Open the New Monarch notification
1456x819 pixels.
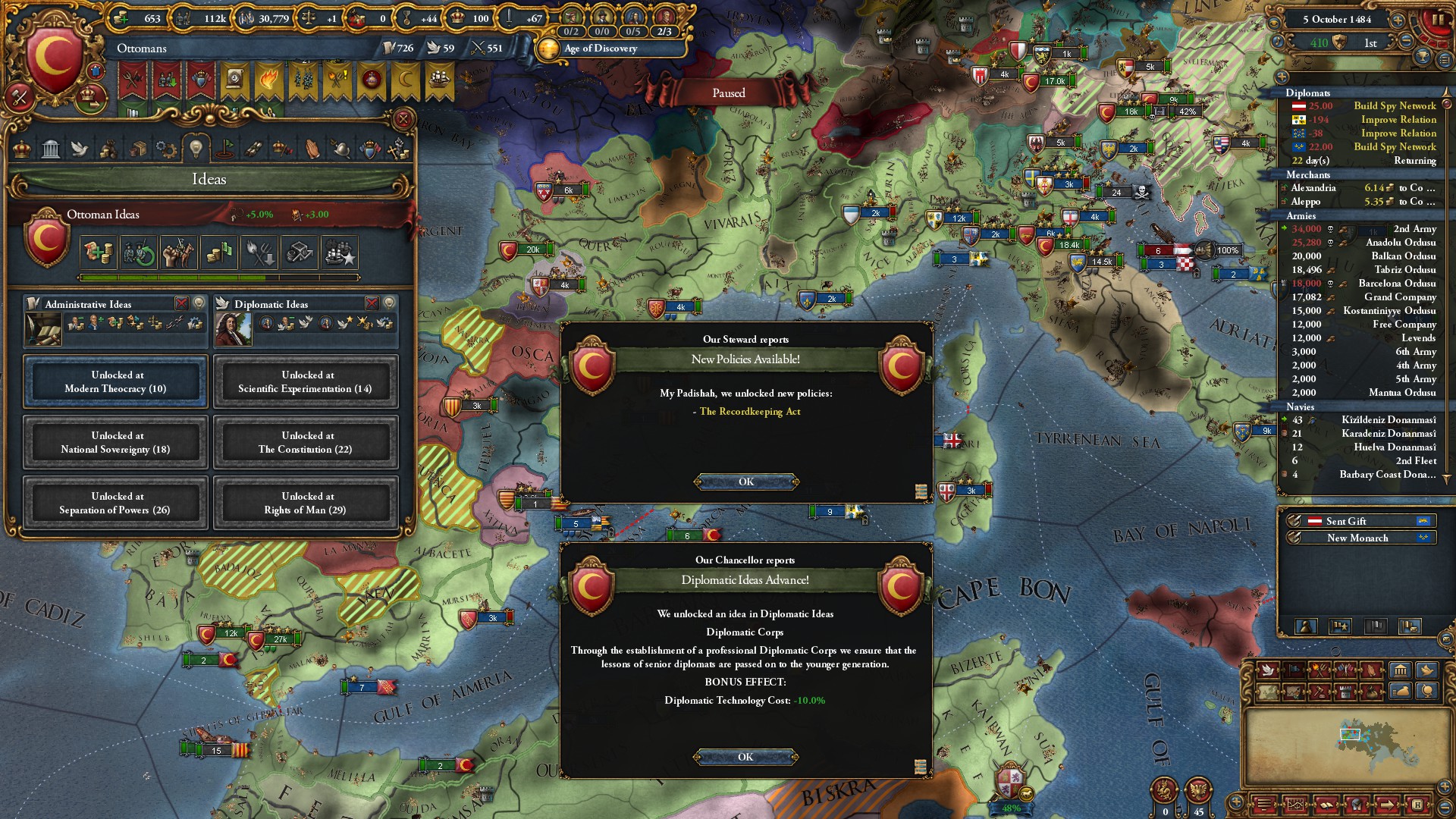(x=1357, y=538)
